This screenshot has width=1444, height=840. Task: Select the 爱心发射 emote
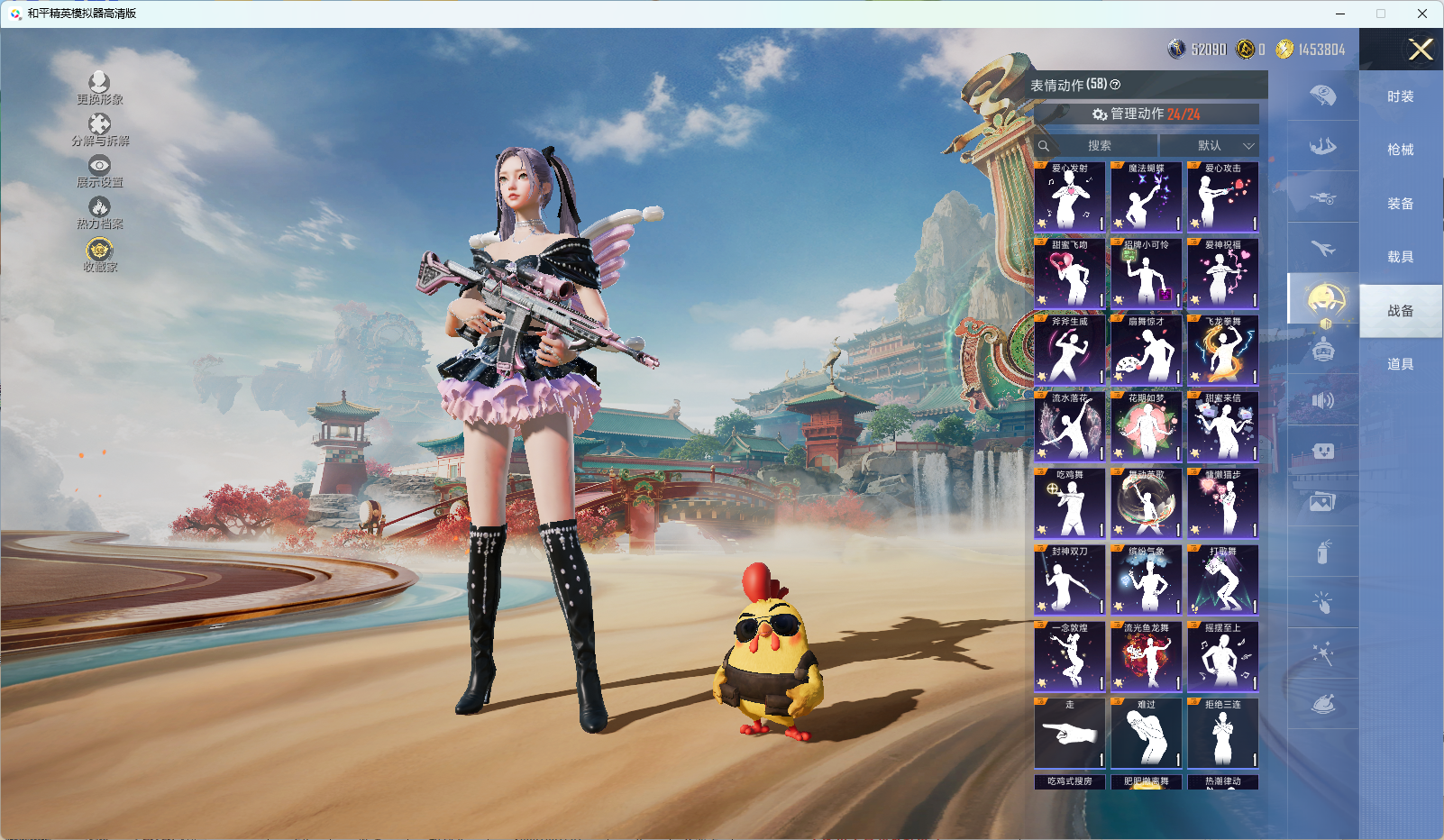coord(1070,197)
